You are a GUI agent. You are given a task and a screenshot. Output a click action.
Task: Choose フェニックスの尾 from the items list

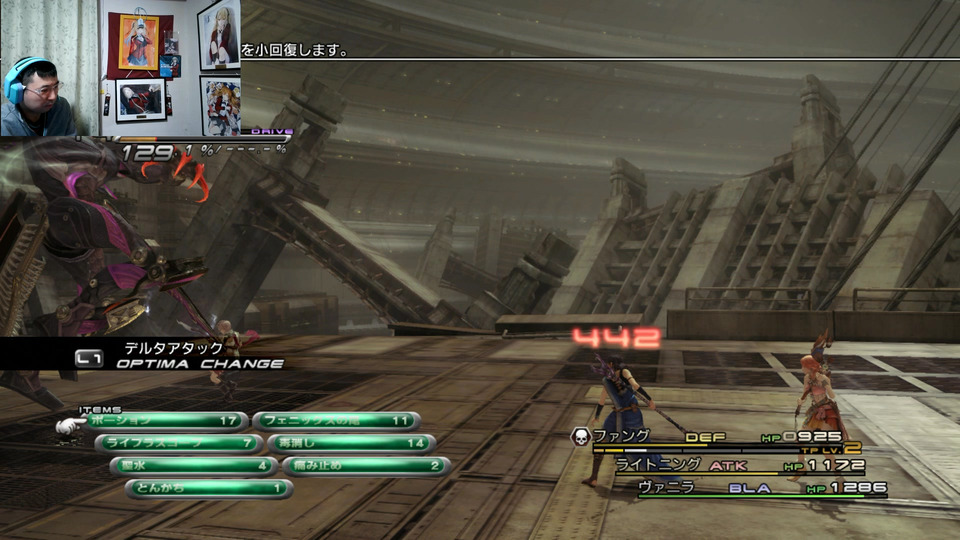click(335, 421)
